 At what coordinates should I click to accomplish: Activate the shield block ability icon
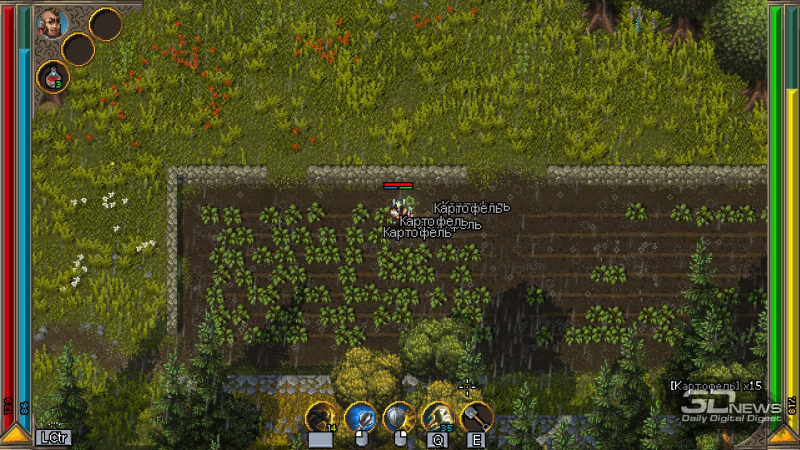[399, 416]
